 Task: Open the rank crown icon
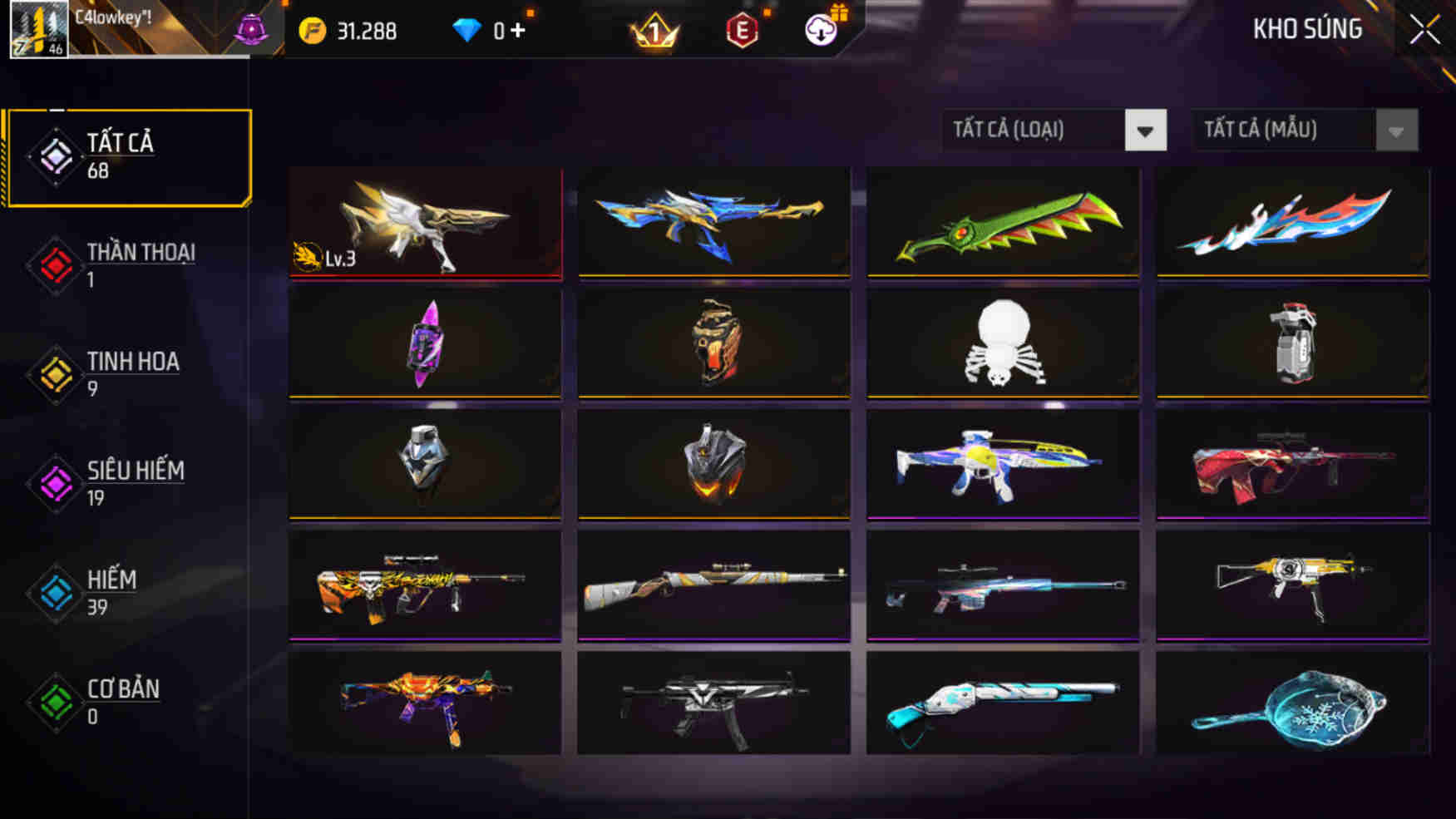655,31
